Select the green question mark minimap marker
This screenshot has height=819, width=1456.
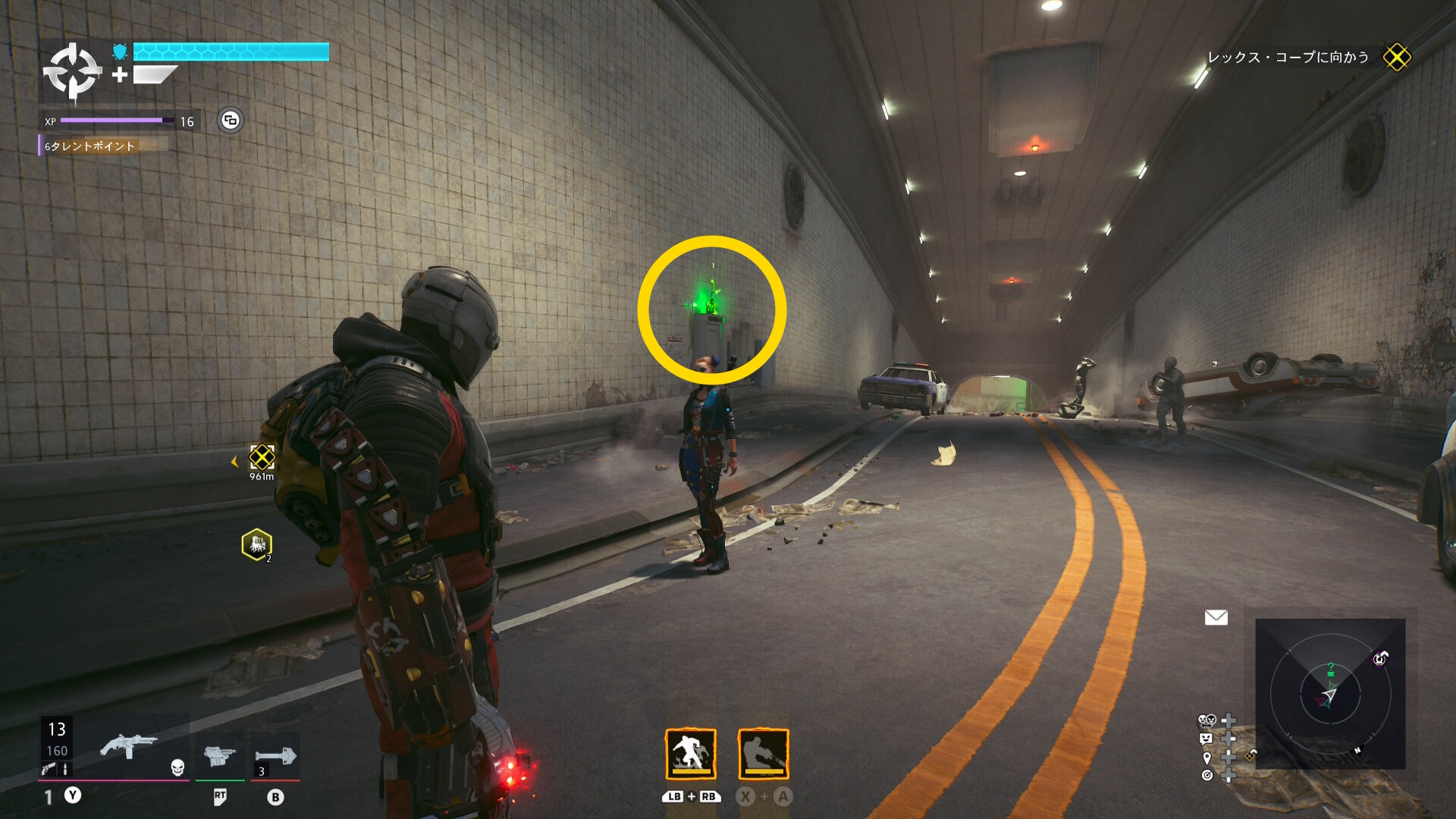pyautogui.click(x=1331, y=669)
